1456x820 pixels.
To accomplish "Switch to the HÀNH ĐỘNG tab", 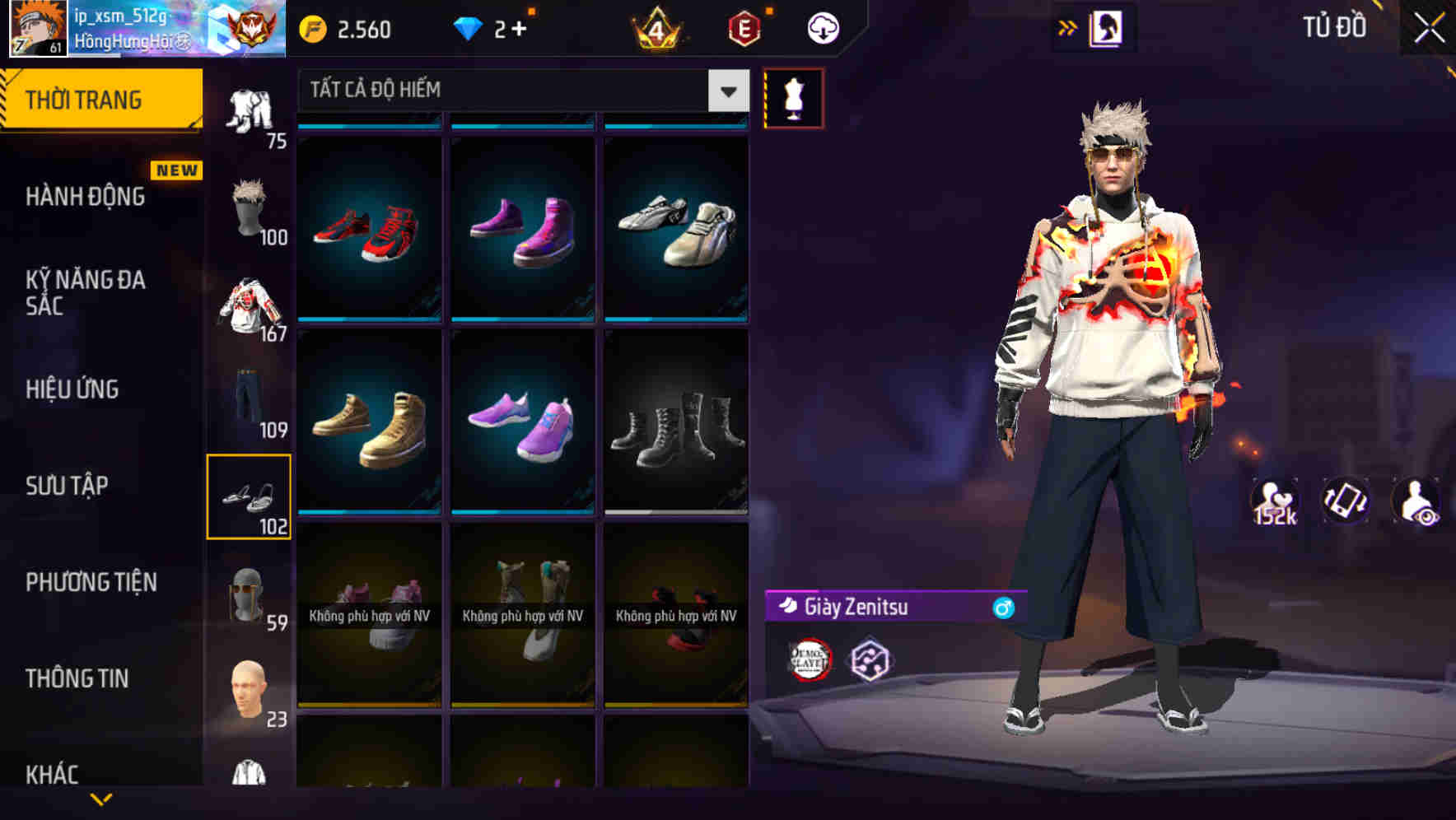I will (x=85, y=196).
